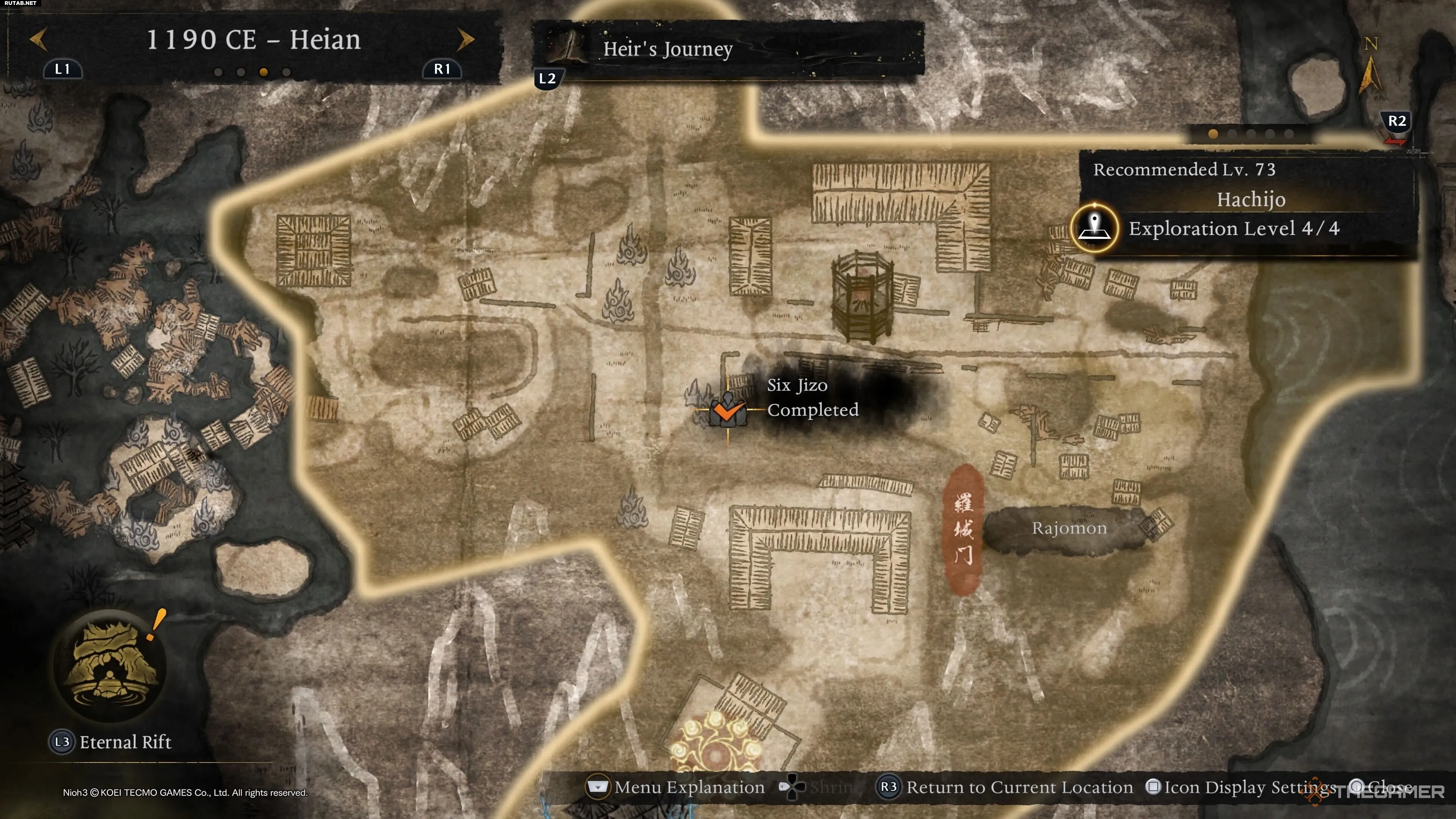Advance to the next era with right arrow
1456x819 pixels.
(x=464, y=39)
